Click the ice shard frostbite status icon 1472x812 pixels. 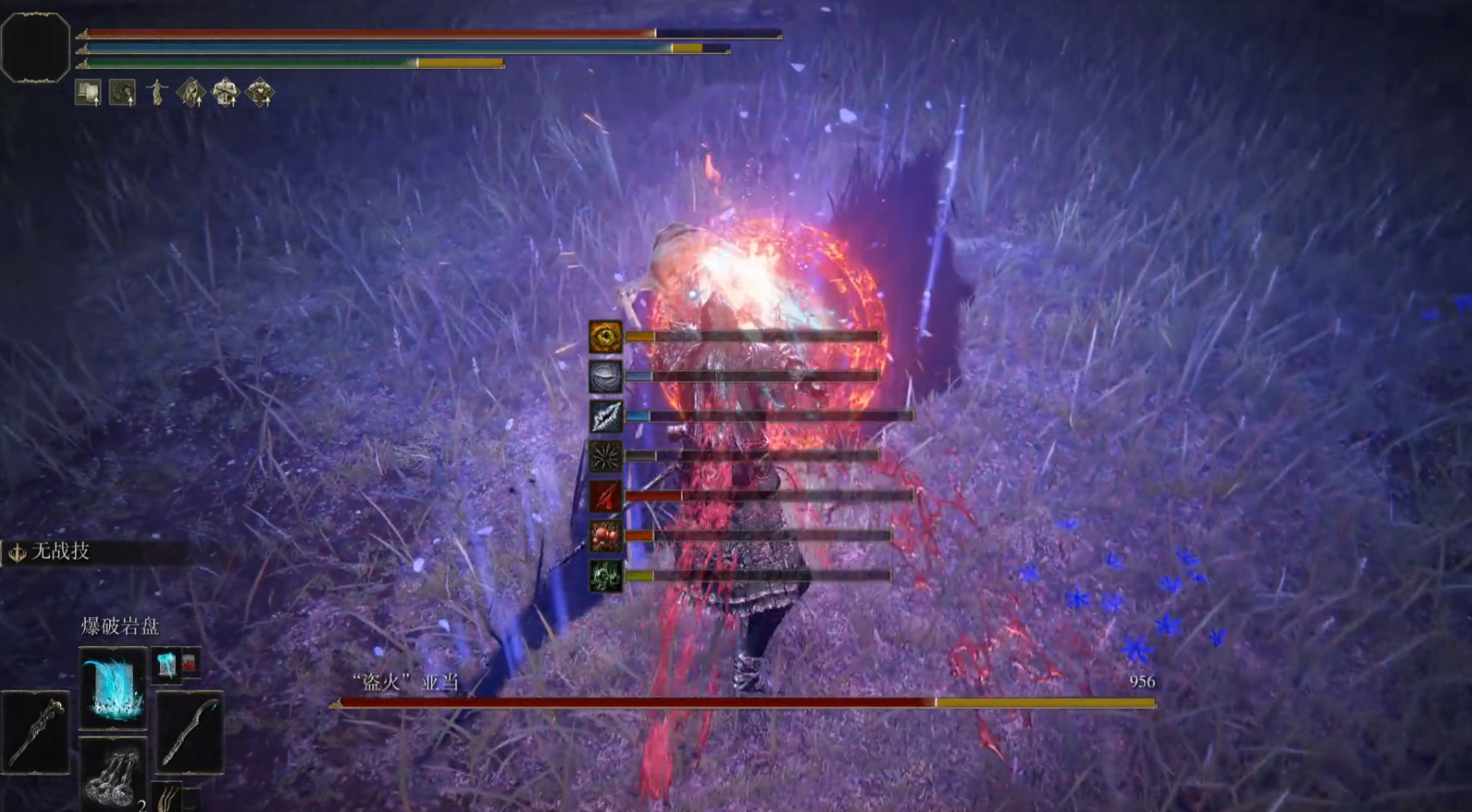tap(605, 417)
